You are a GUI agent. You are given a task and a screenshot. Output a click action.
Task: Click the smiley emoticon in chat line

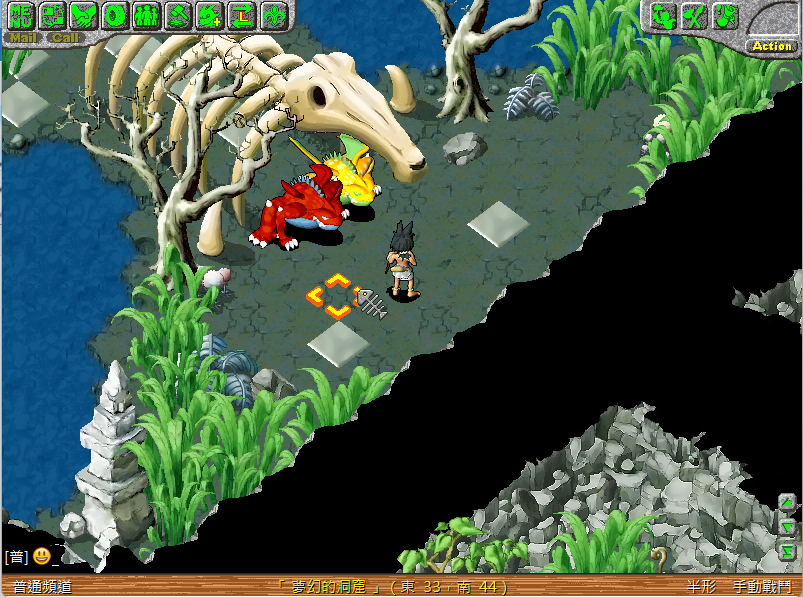point(41,556)
